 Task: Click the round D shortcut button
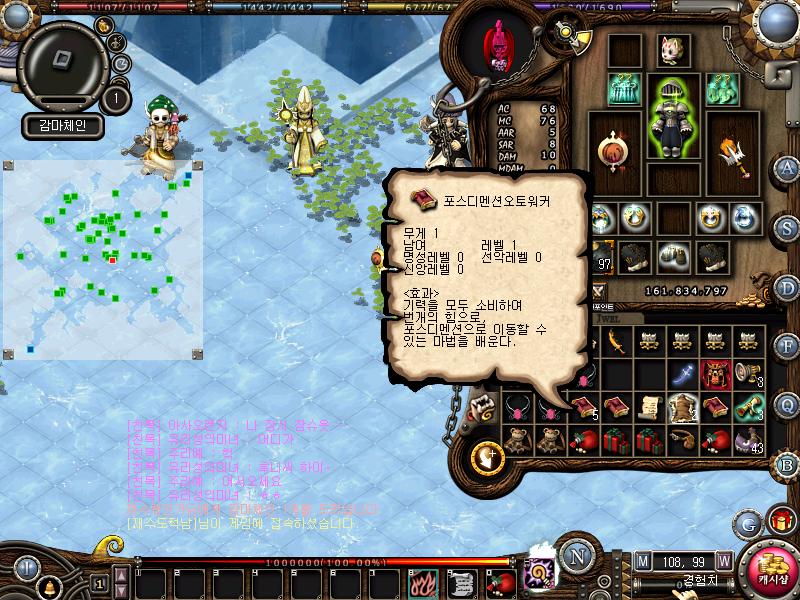coord(787,286)
